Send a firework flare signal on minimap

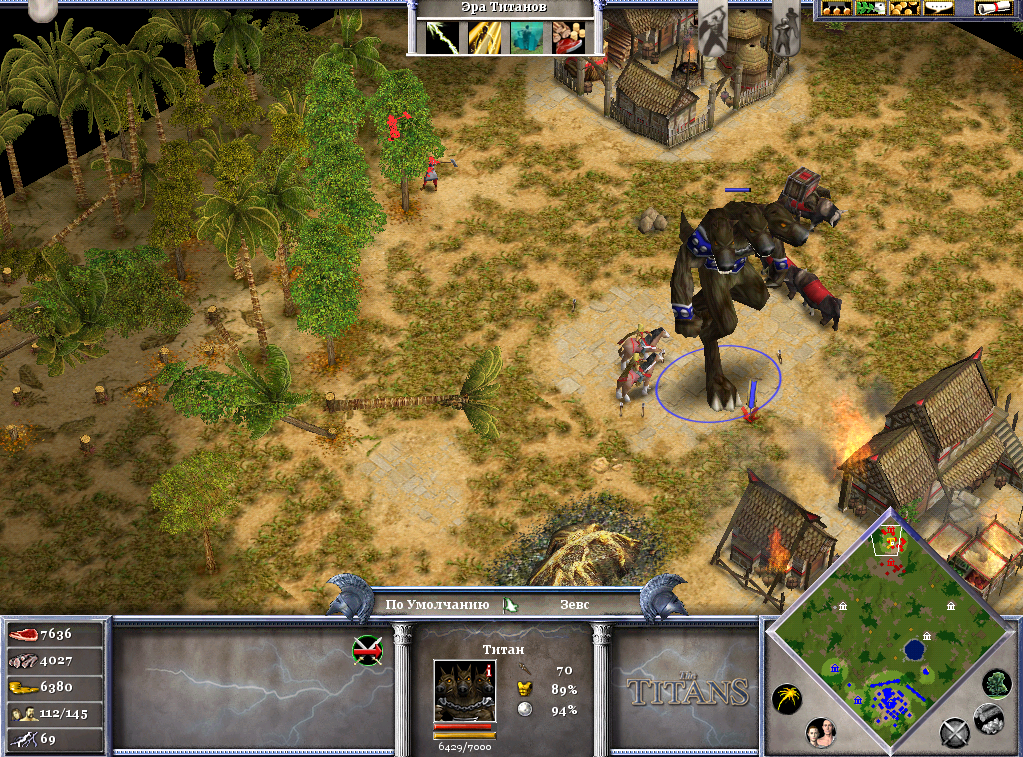pos(785,698)
